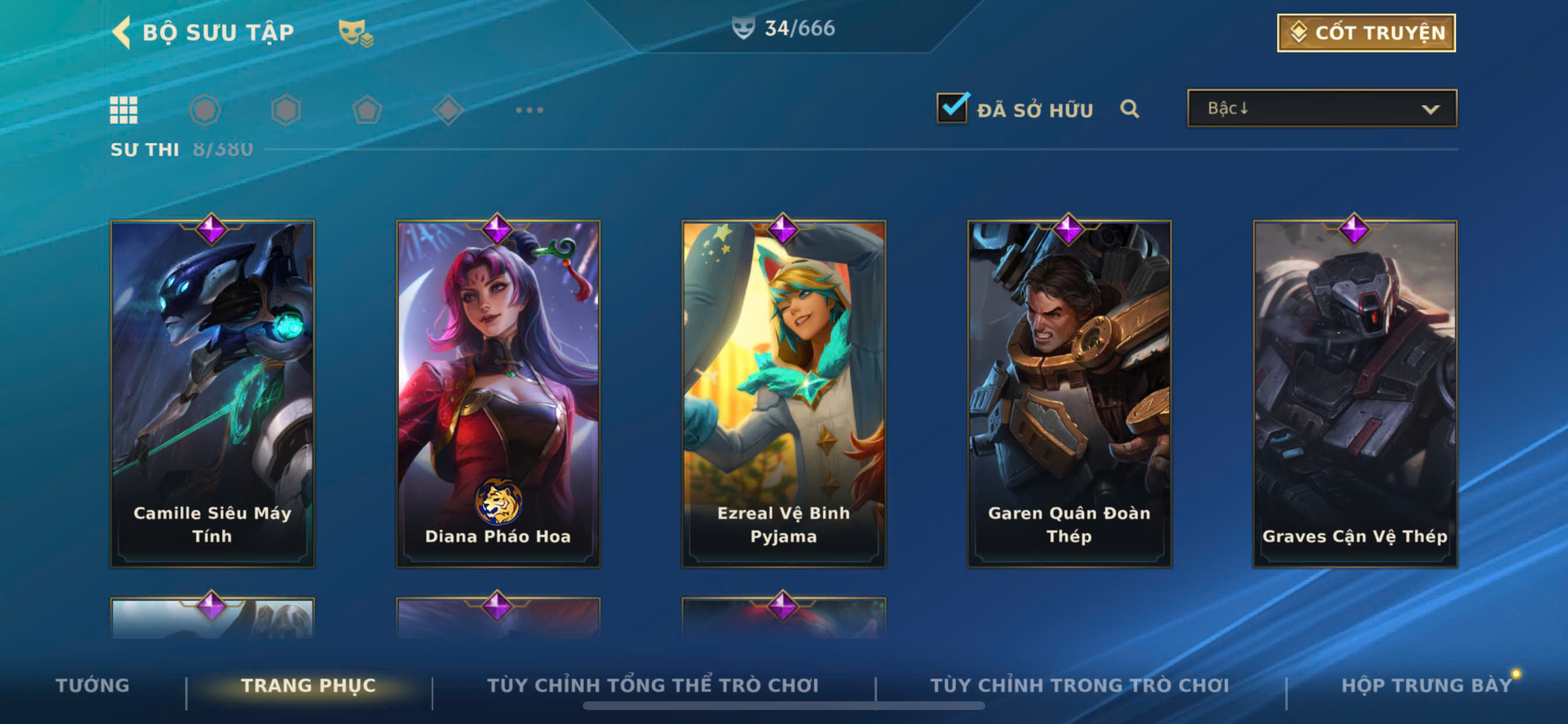The width and height of the screenshot is (1568, 724).
Task: Toggle the Đã Sở Hữu checkbox
Action: (x=952, y=108)
